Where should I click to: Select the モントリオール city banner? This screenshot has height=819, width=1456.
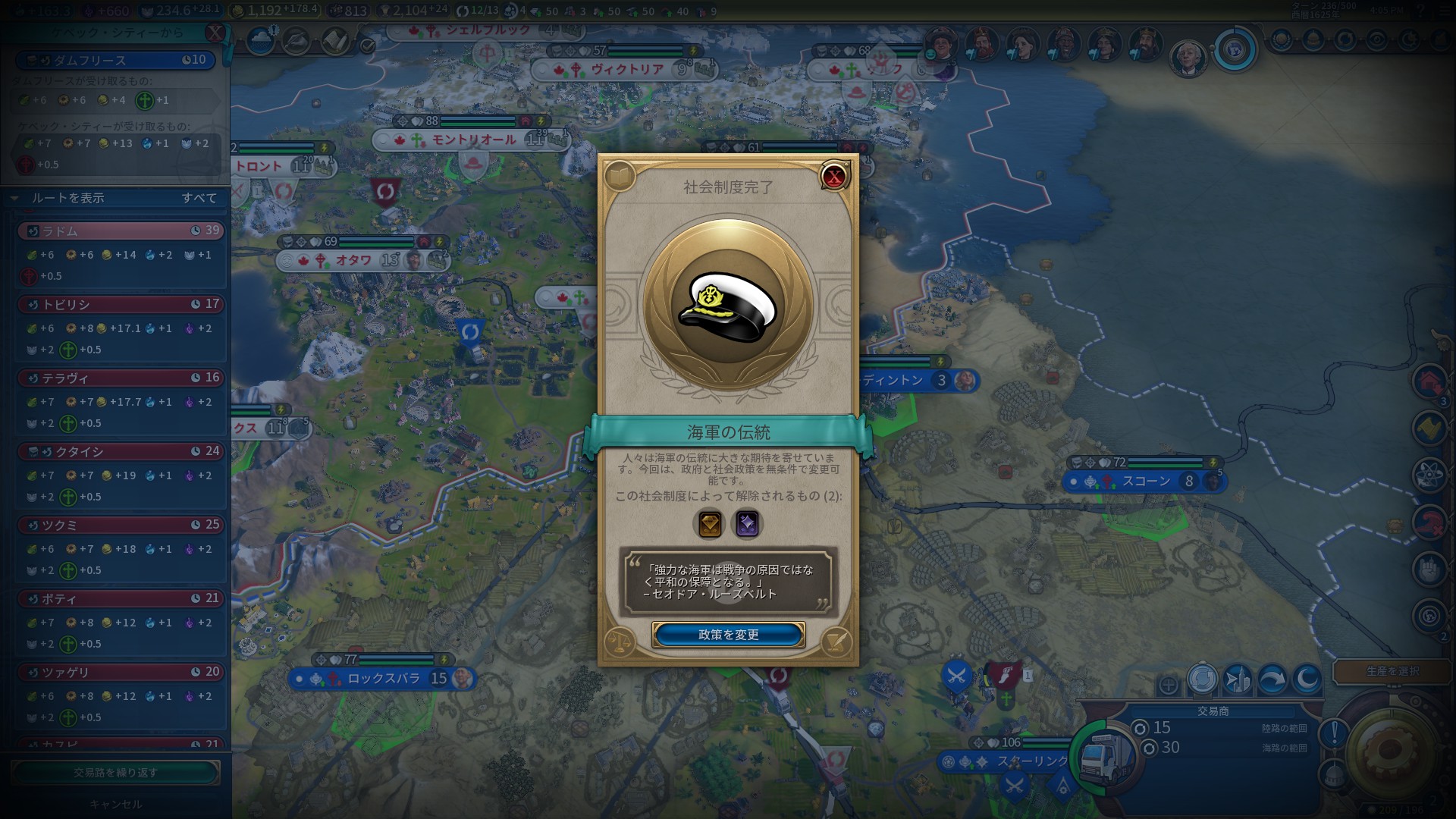[x=472, y=140]
